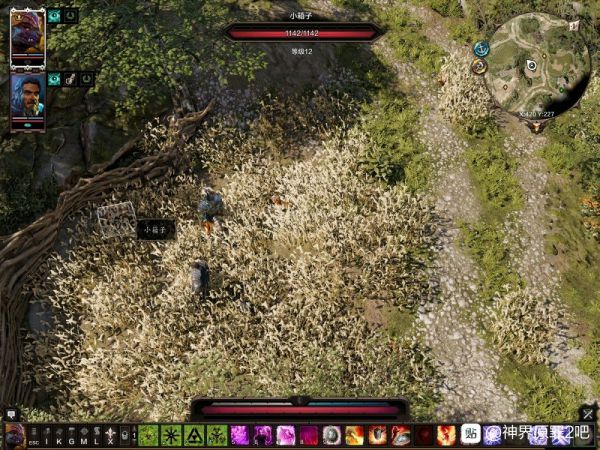Activate the green triangle skill on hotbar
The width and height of the screenshot is (600, 450).
tap(193, 435)
